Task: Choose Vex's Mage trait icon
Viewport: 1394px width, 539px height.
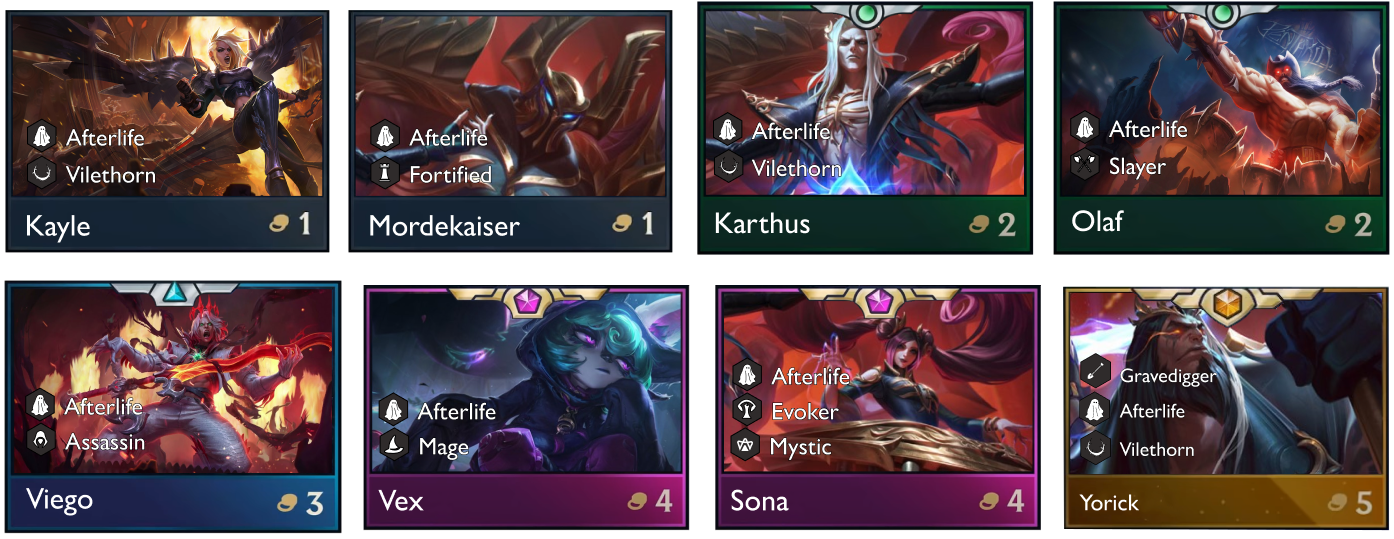Action: 393,446
